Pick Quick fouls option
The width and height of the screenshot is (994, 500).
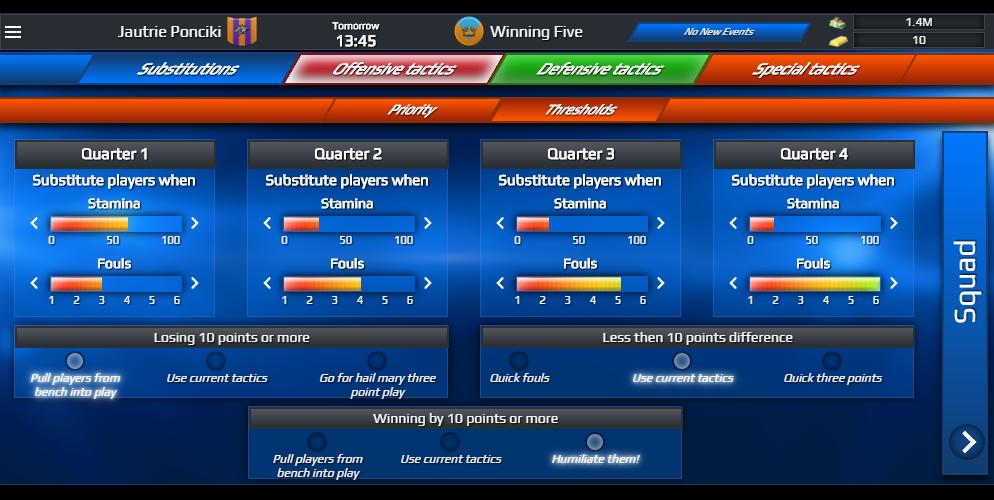[x=519, y=361]
